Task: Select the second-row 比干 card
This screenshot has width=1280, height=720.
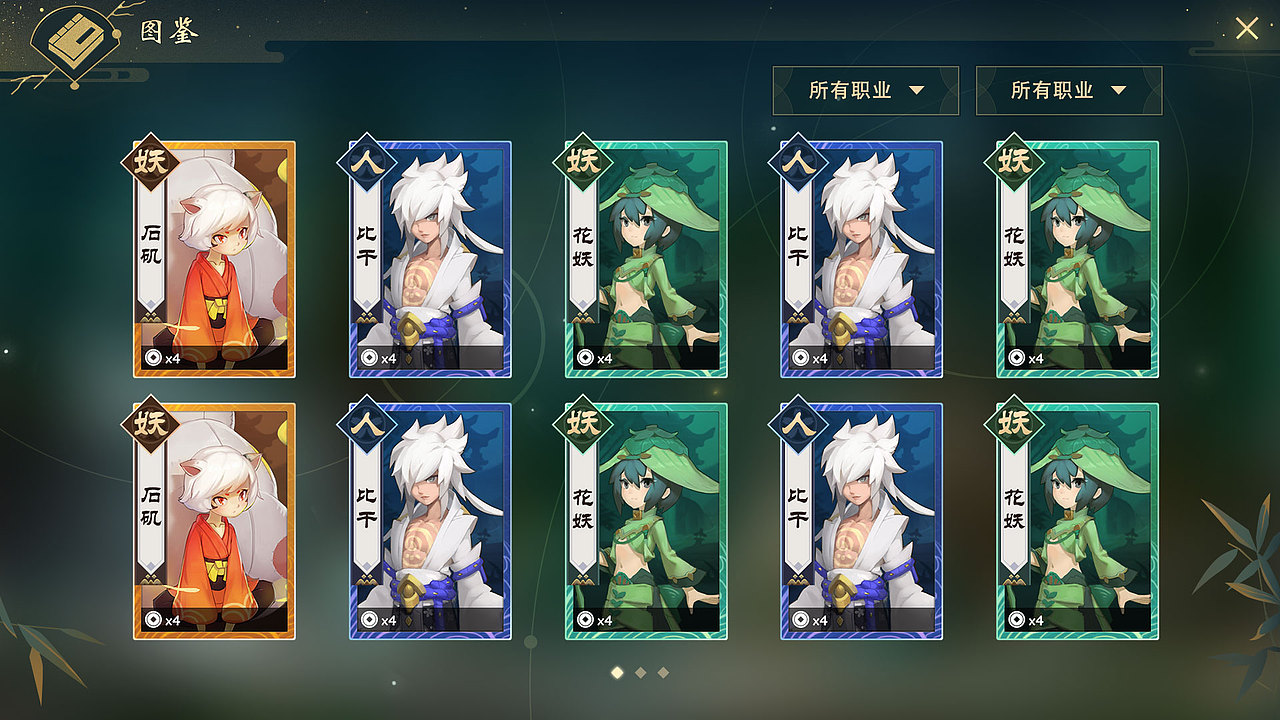Action: 431,520
